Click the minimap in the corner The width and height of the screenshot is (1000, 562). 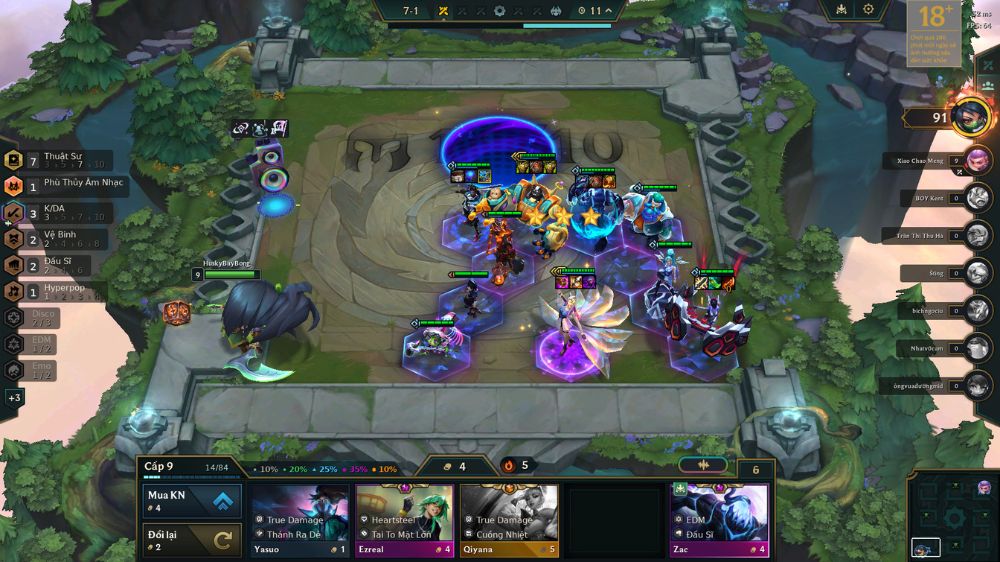[x=953, y=517]
